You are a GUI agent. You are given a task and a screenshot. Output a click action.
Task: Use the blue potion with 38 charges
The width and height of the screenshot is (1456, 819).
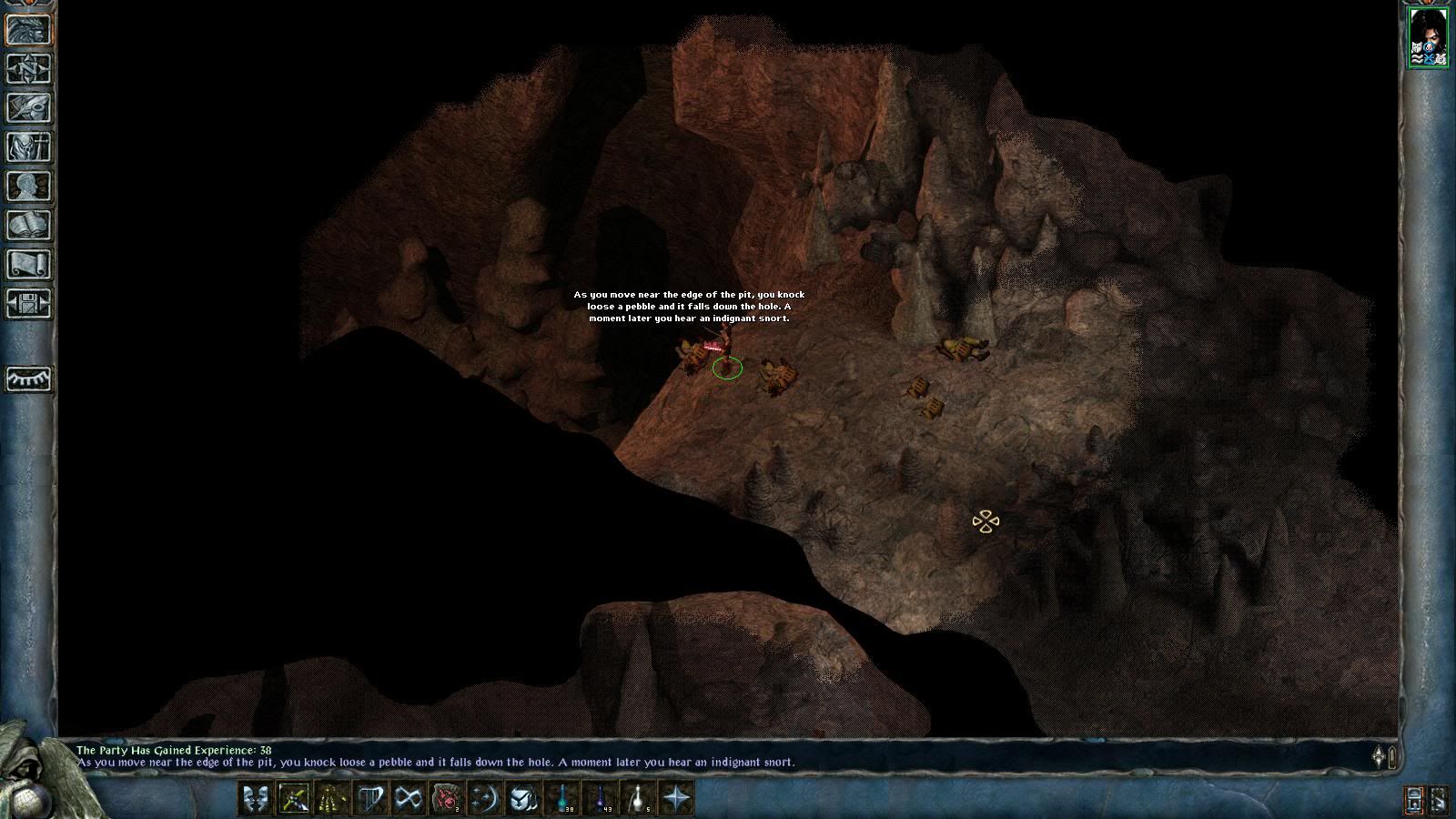(562, 799)
